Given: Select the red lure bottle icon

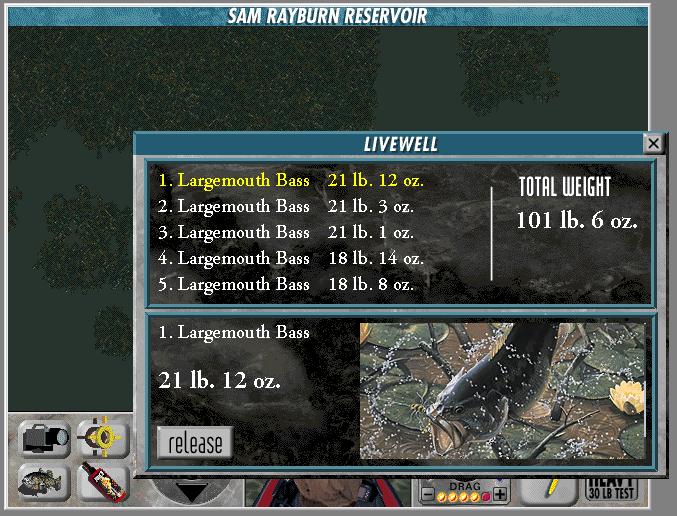Looking at the screenshot, I should (102, 483).
